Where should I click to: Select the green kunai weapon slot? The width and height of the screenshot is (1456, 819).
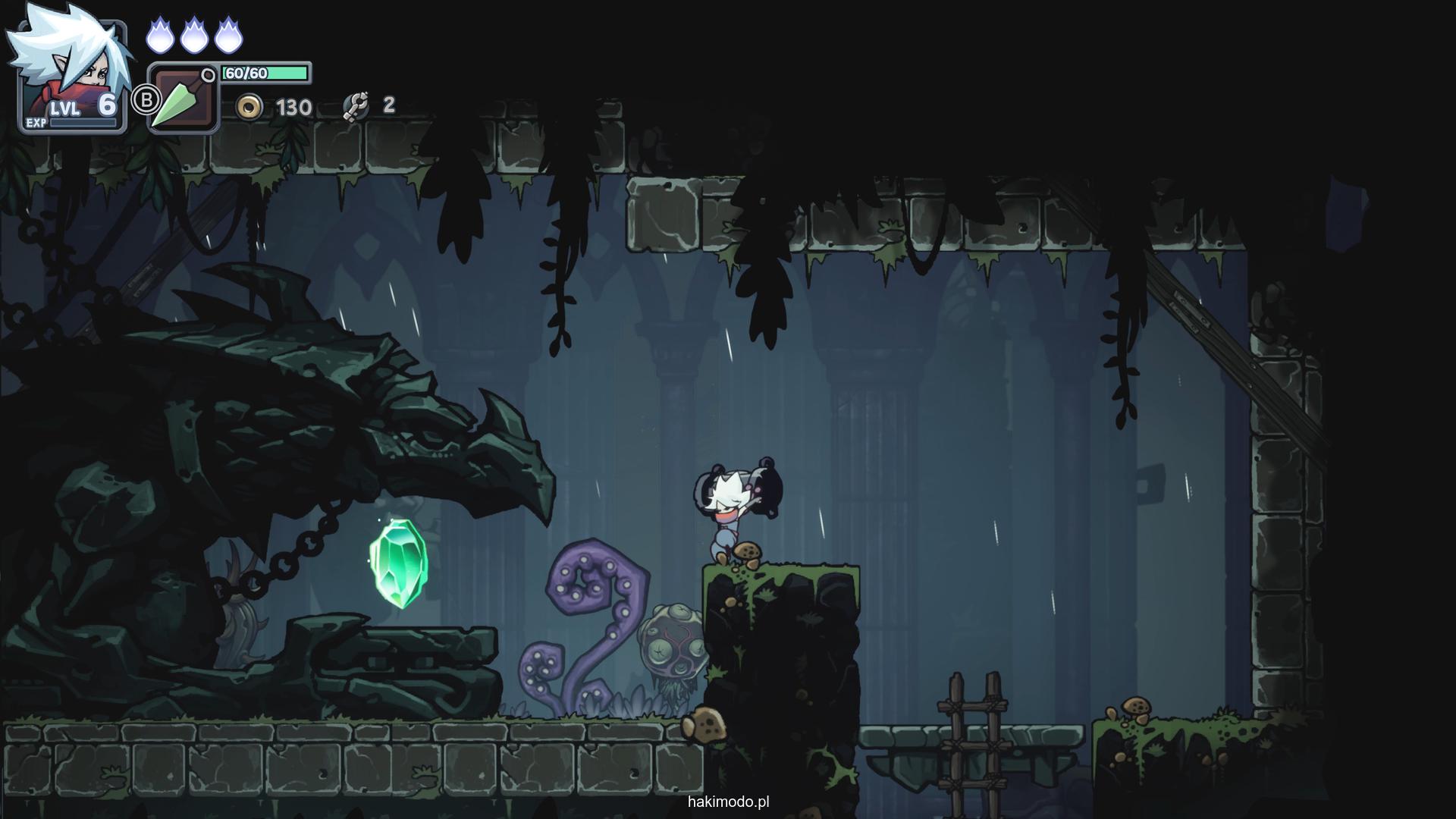[x=182, y=99]
